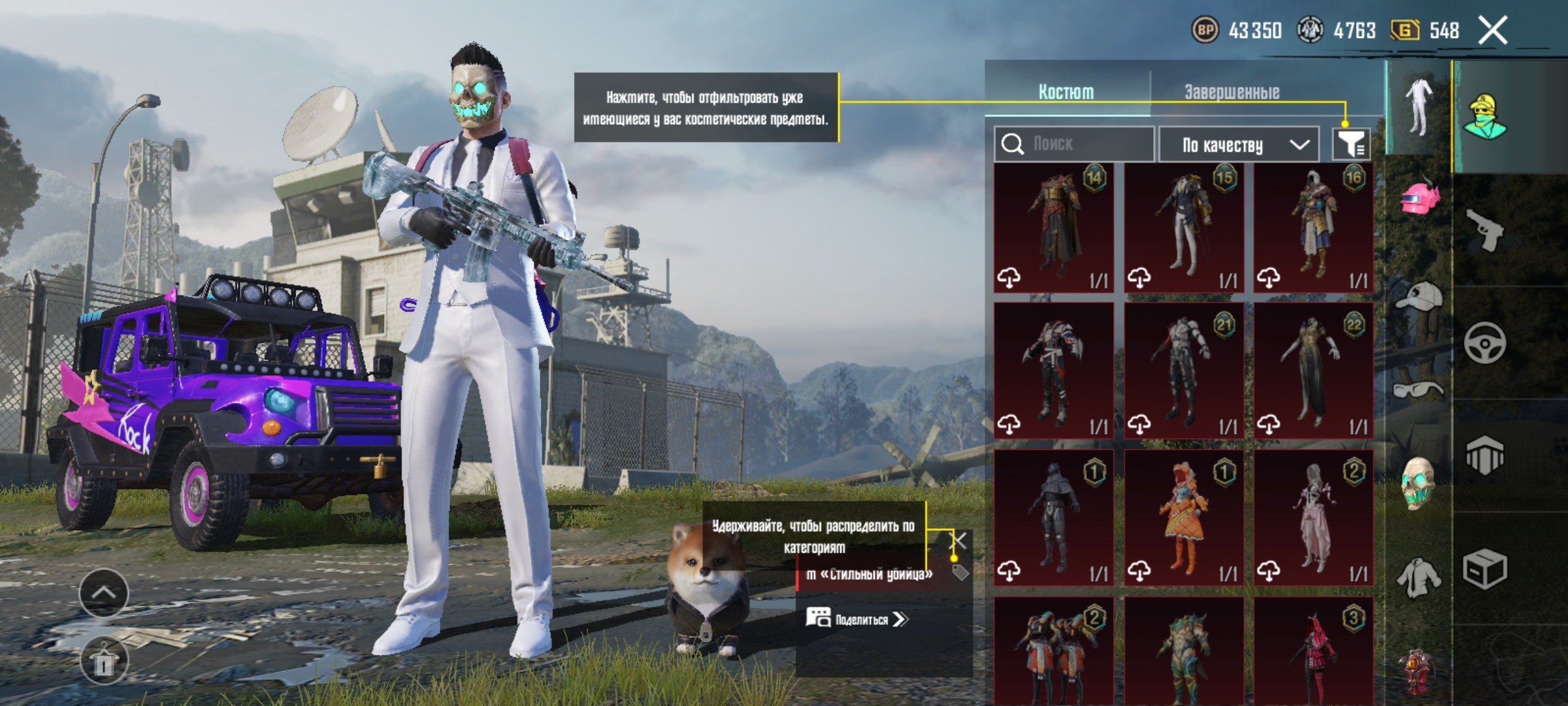Choose the black dress costume numbered 22
The height and width of the screenshot is (706, 1568).
point(1313,370)
